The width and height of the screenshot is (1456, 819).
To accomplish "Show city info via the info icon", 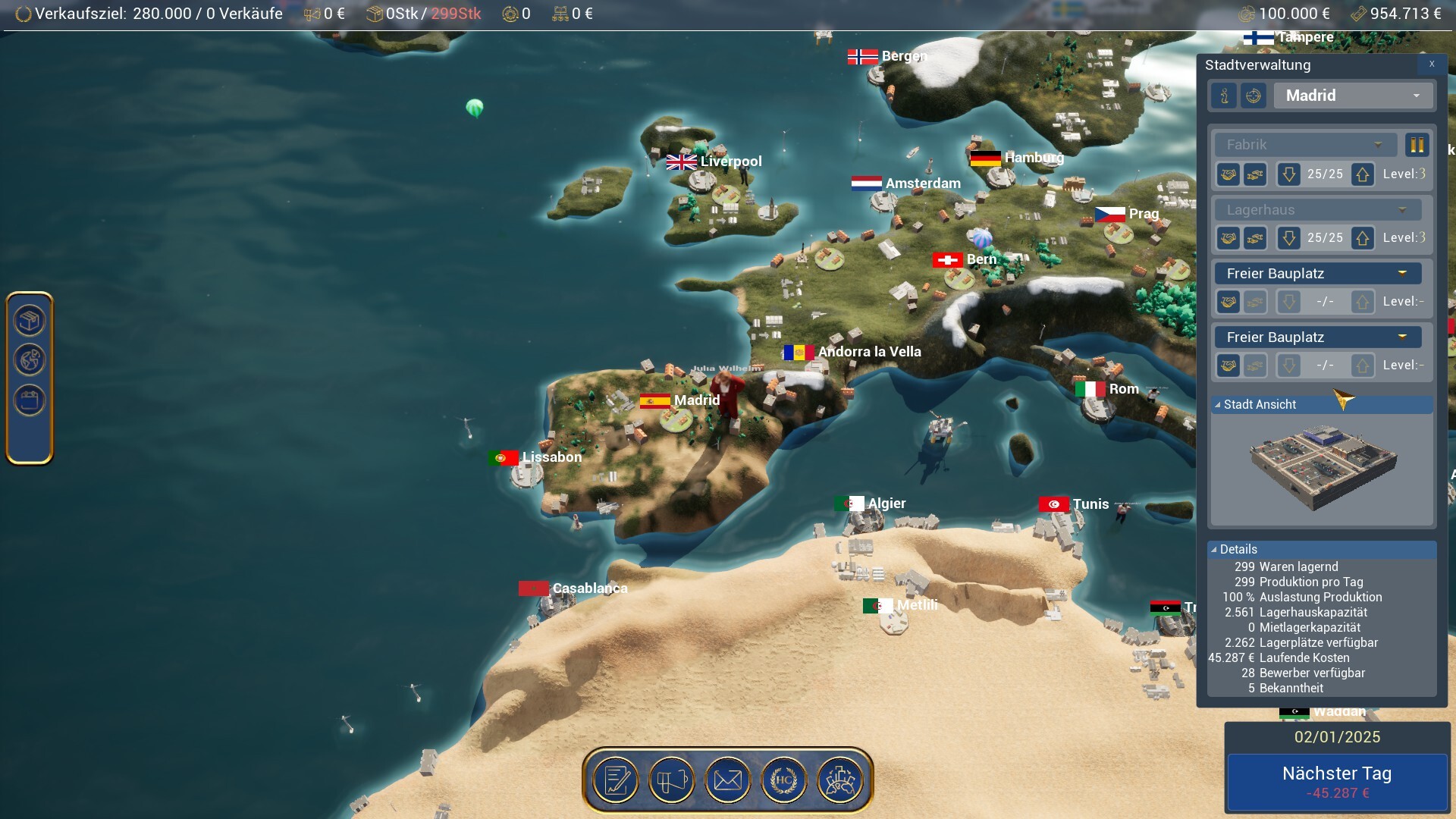I will [x=1224, y=96].
